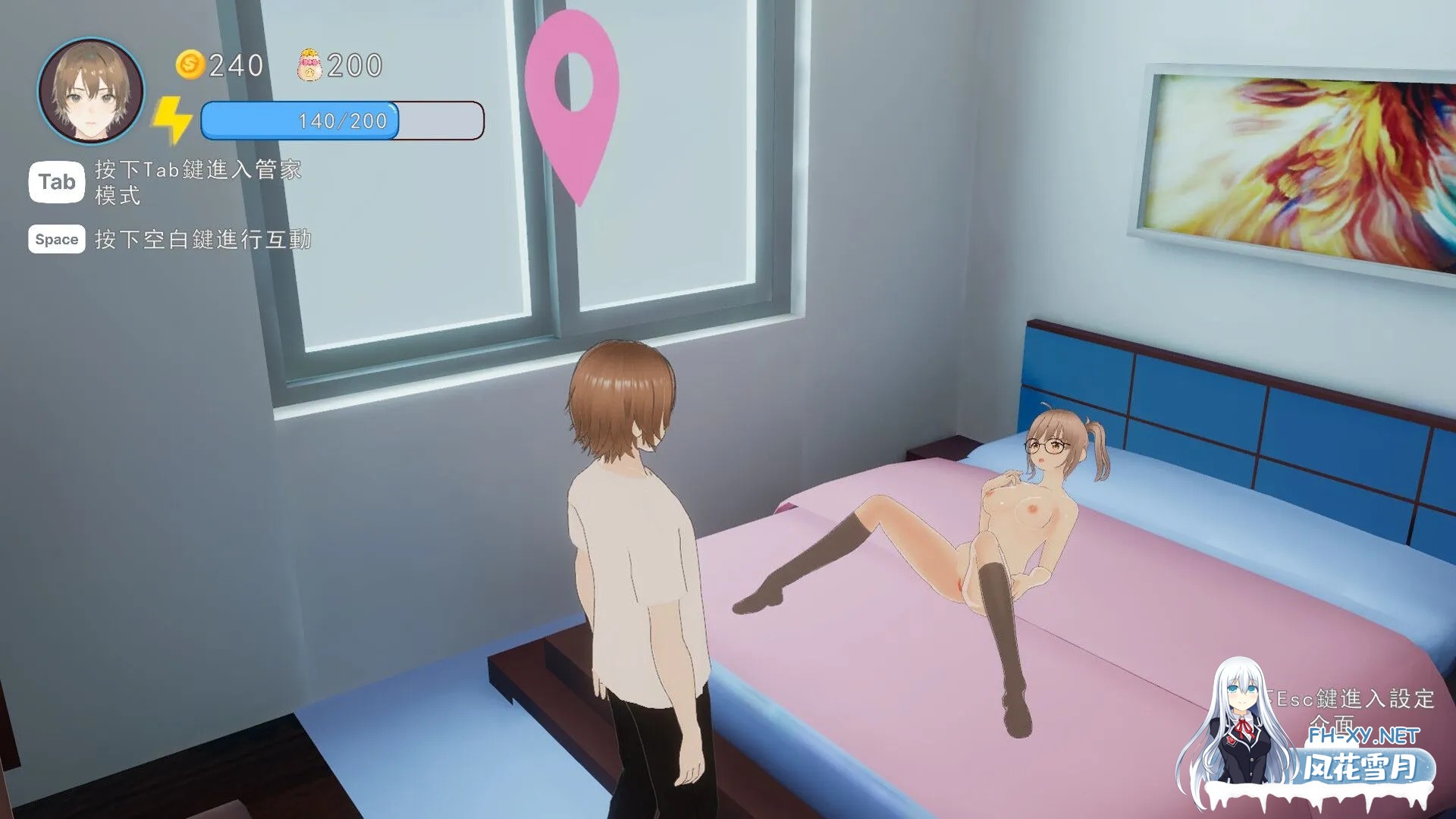This screenshot has width=1456, height=819.
Task: Click the Space key badge icon
Action: (x=55, y=239)
